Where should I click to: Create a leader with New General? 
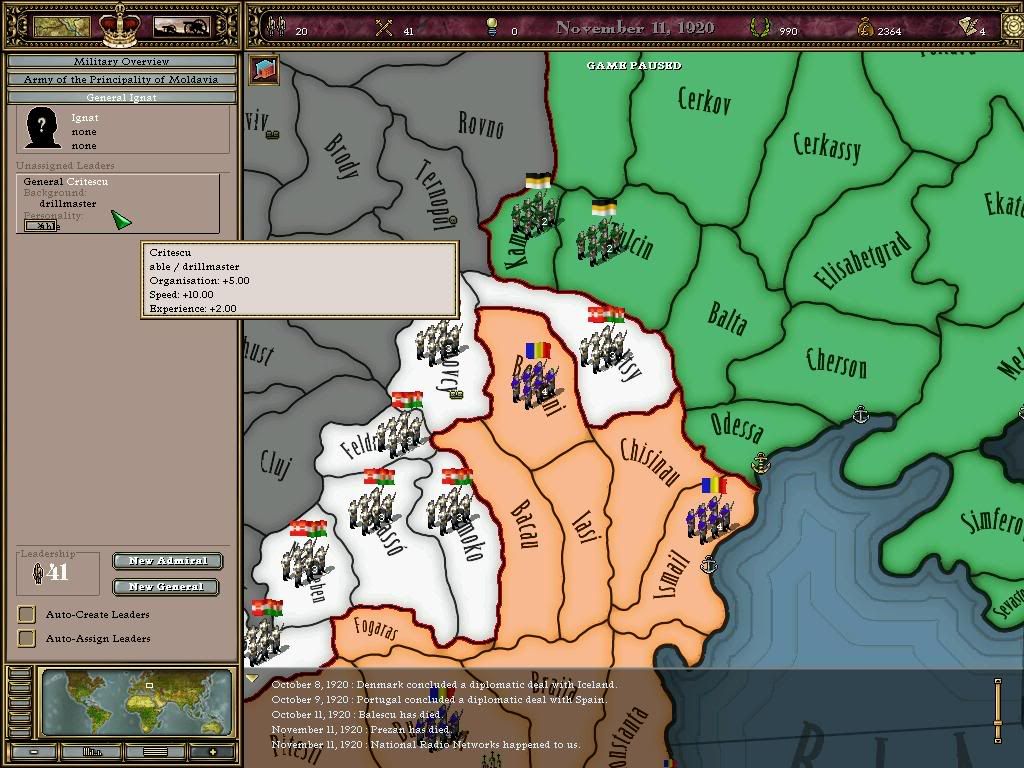[167, 587]
